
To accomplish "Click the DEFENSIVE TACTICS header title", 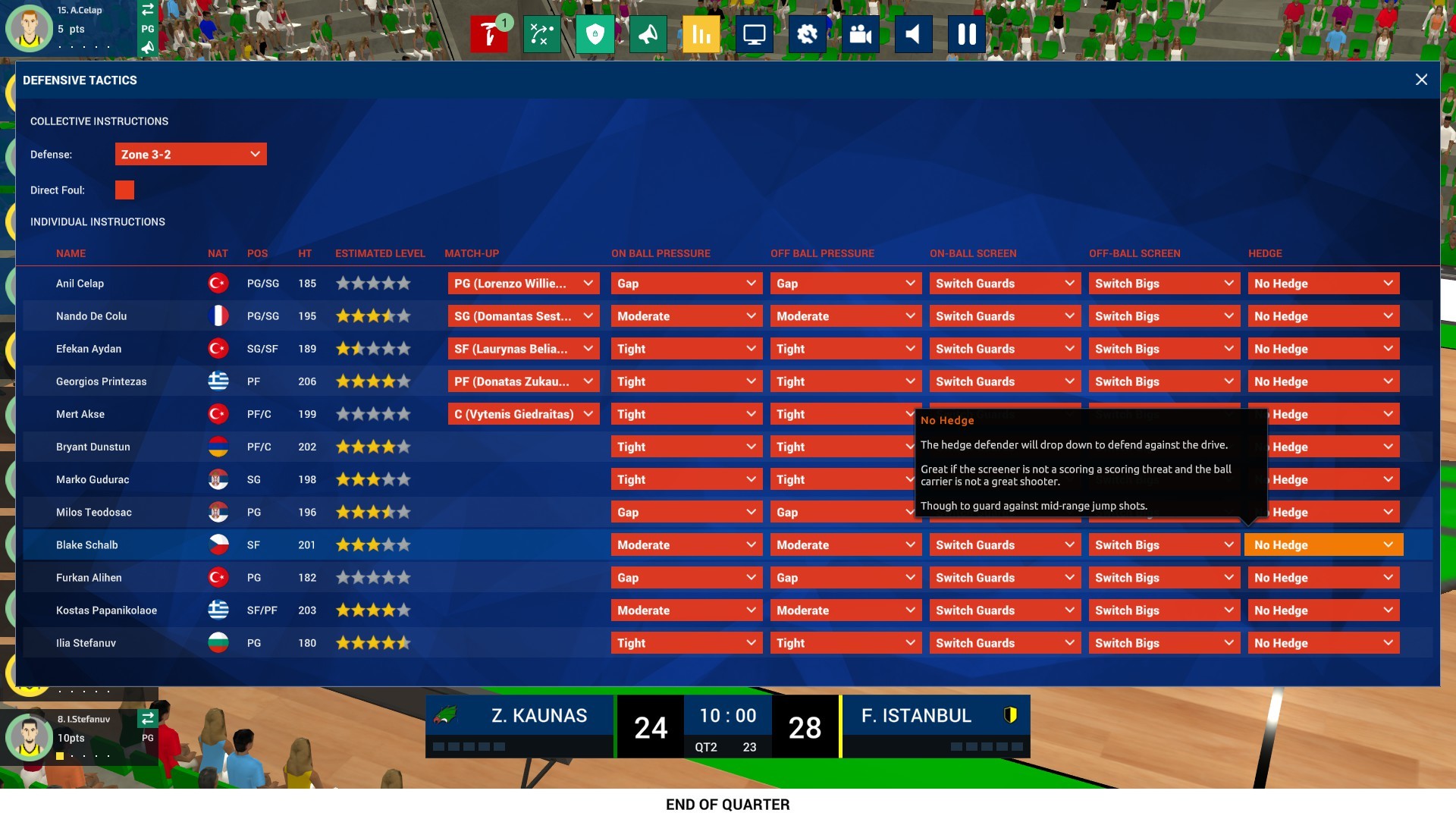I will click(x=80, y=80).
